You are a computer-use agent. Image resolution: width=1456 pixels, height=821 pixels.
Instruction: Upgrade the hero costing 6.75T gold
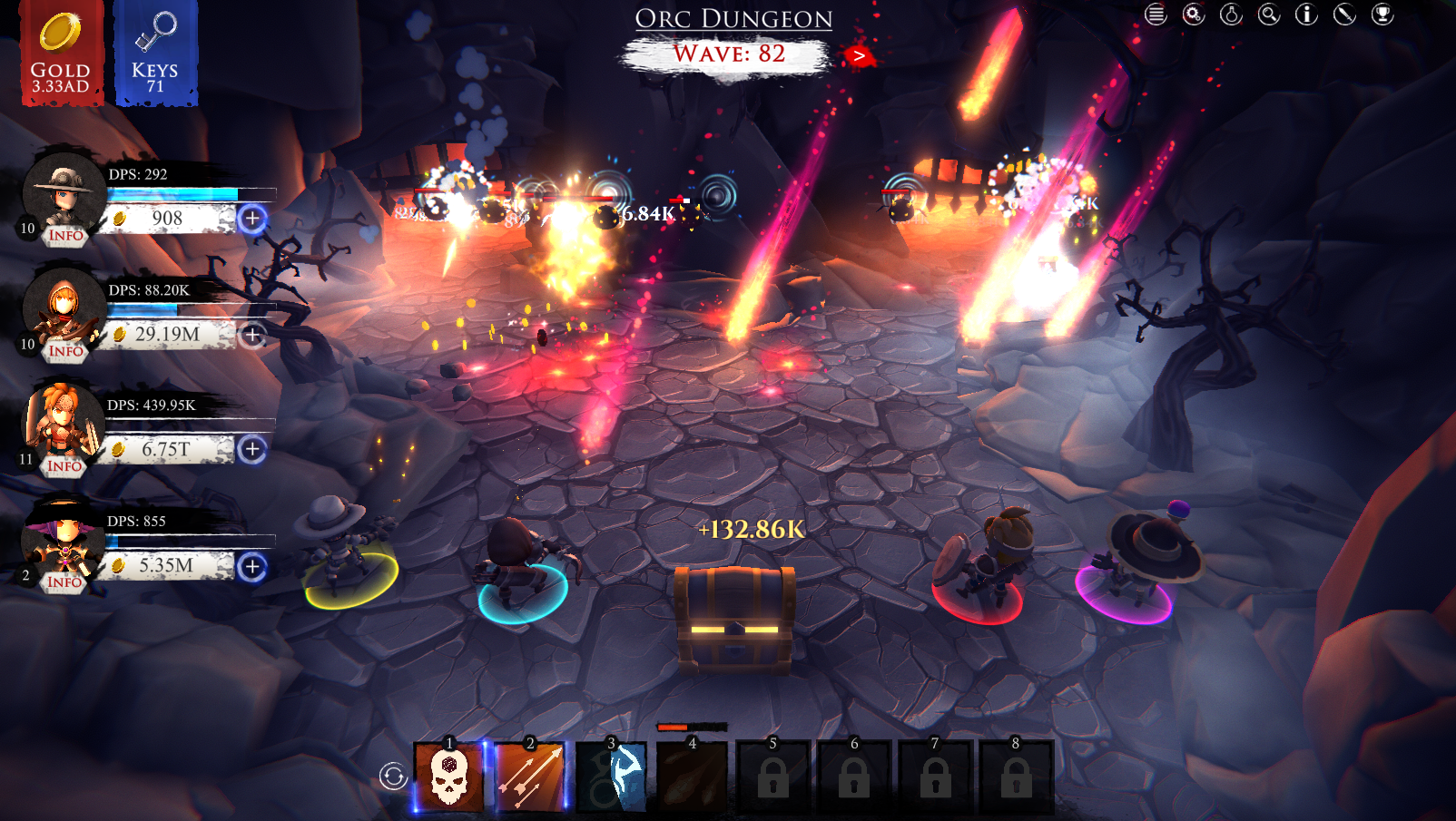click(252, 449)
